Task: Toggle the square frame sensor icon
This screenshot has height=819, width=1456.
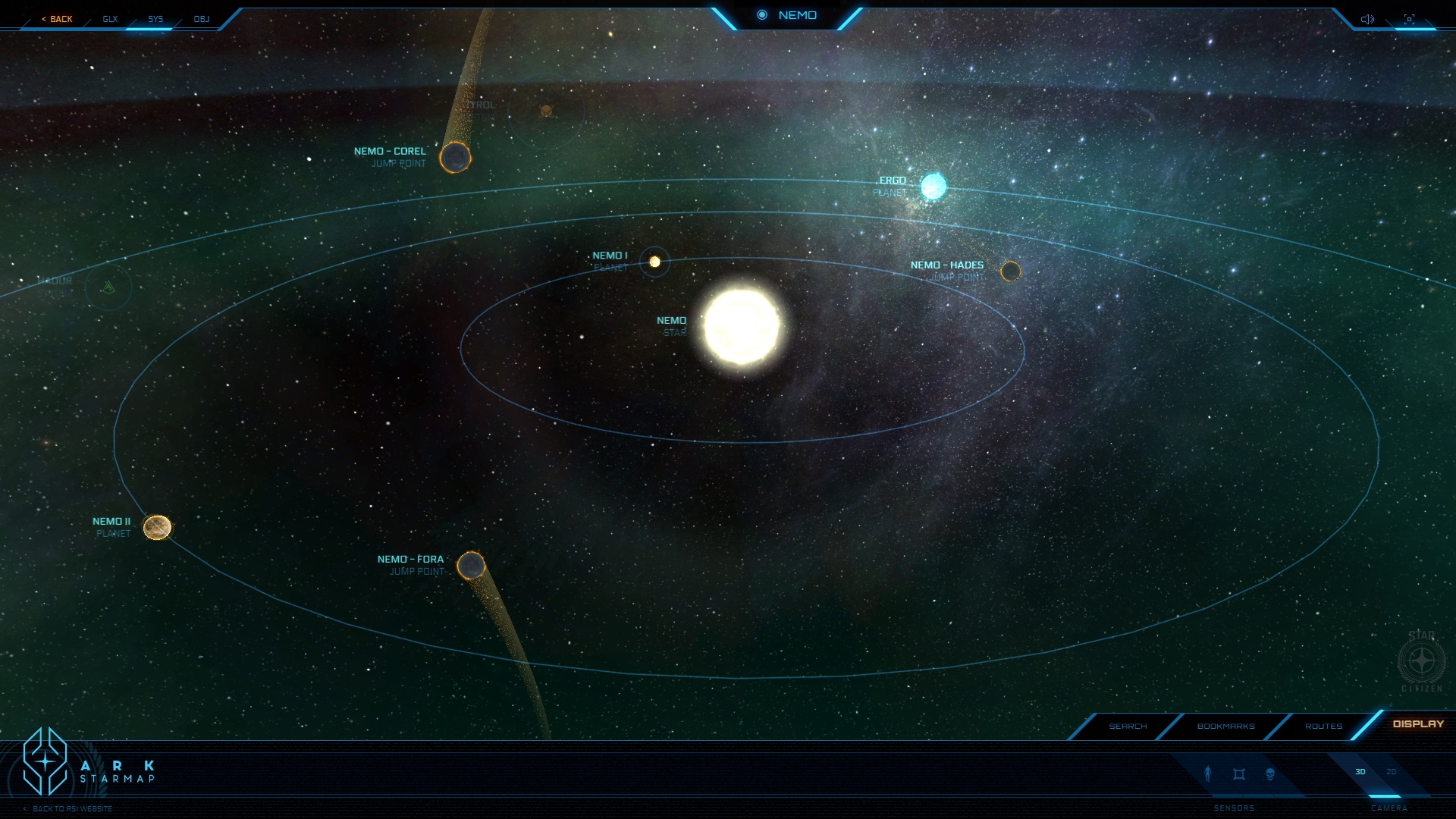Action: tap(1239, 773)
